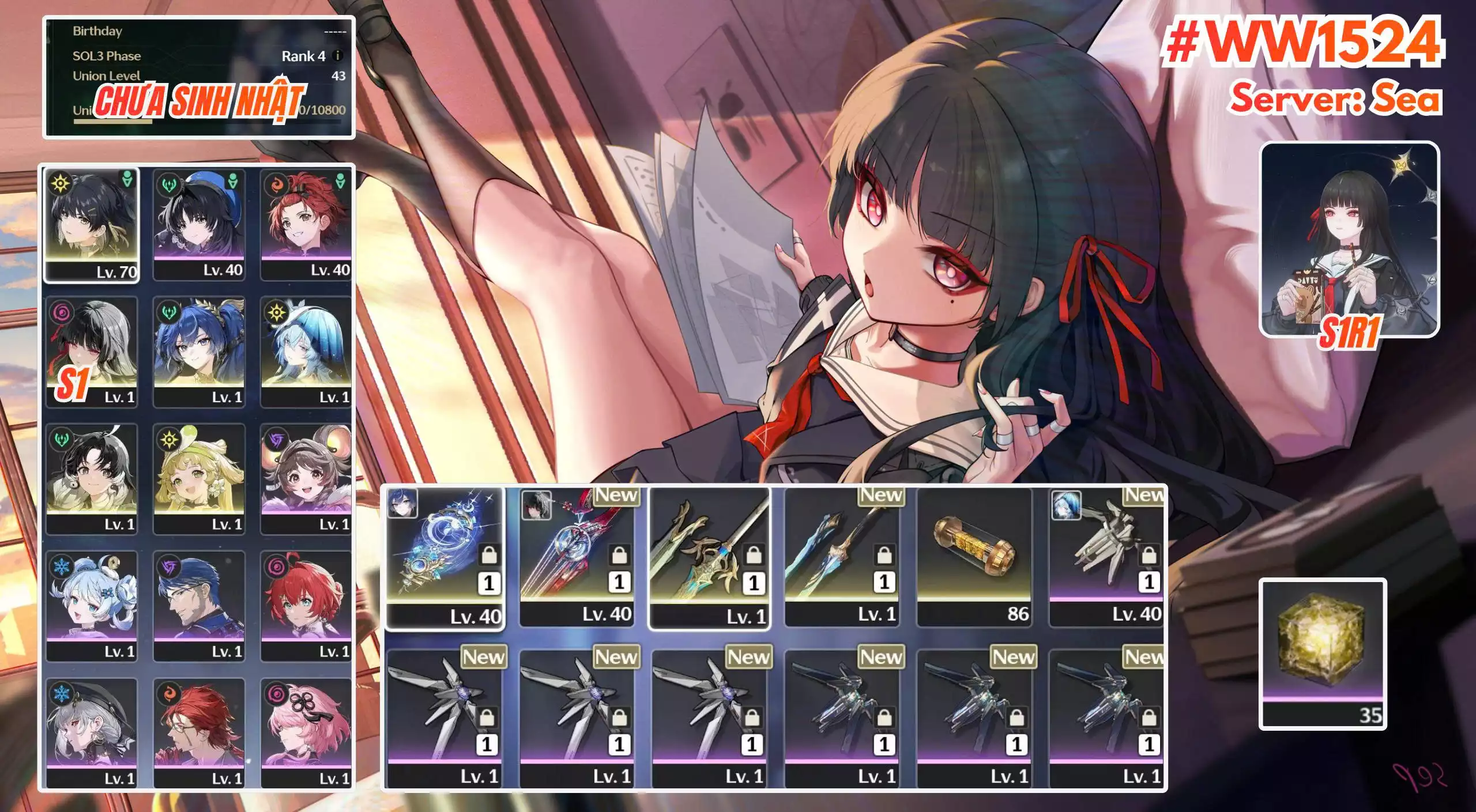Click the blue character portrait on the Lv.40 rectifier
Image resolution: width=1476 pixels, height=812 pixels.
point(402,505)
